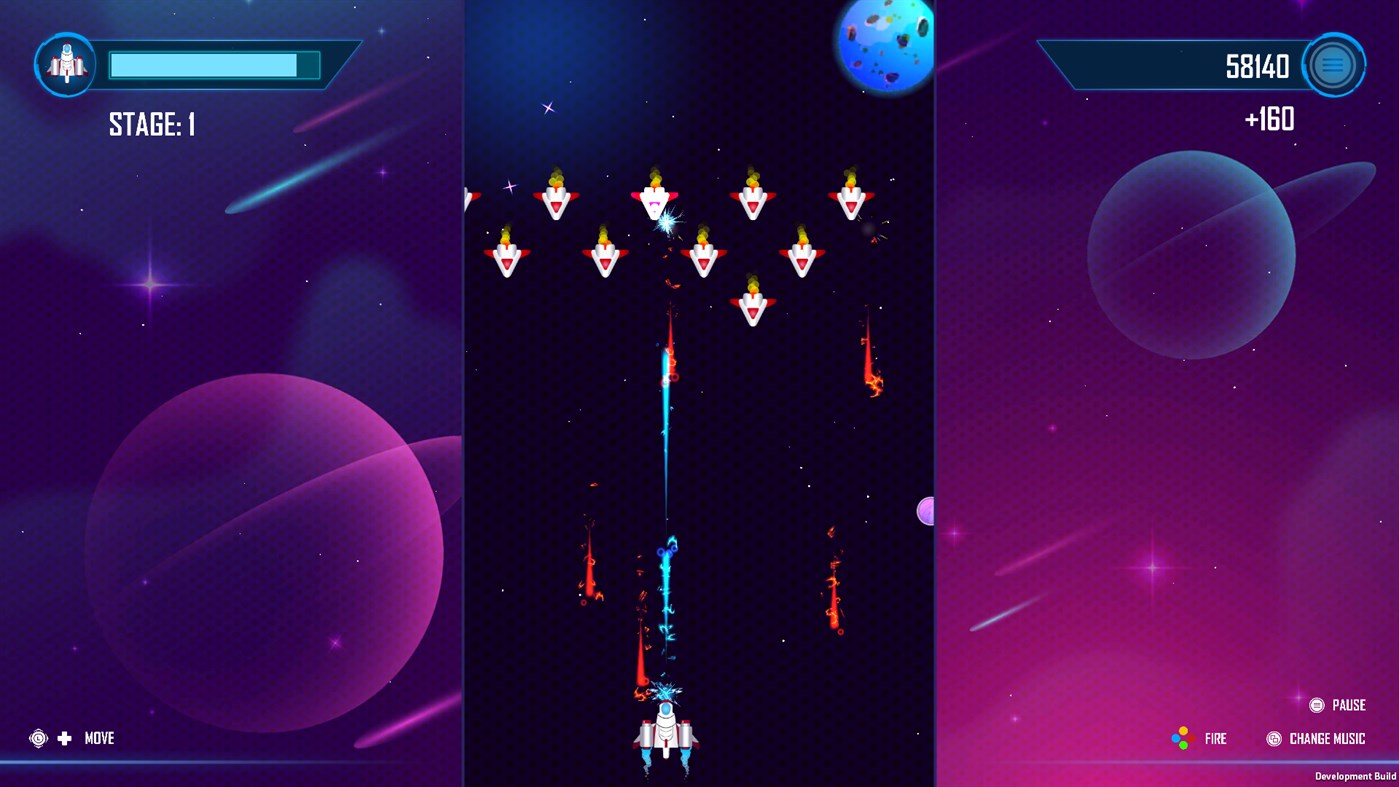Open the hamburger menu beside the score
This screenshot has width=1399, height=787.
[1333, 63]
